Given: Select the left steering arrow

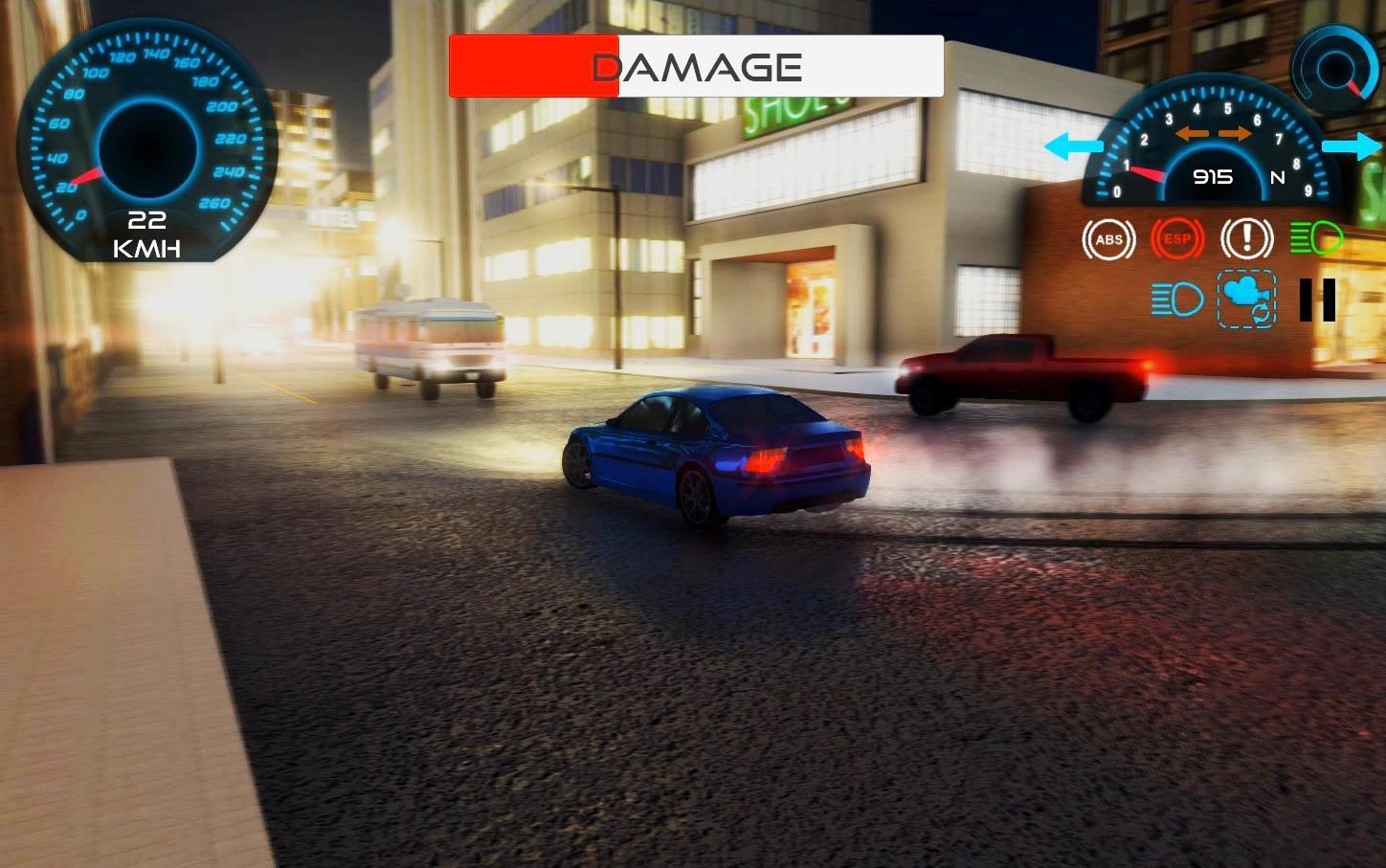Looking at the screenshot, I should point(1072,146).
